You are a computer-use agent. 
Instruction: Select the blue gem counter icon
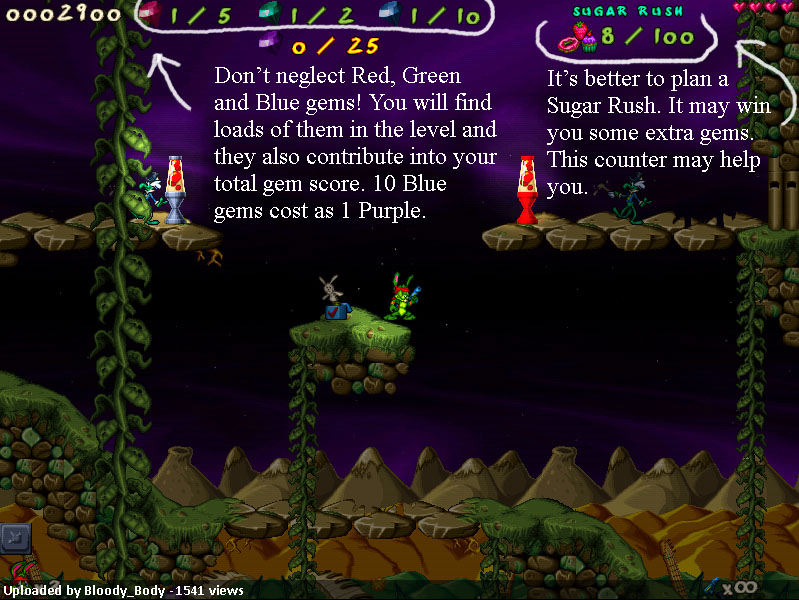click(x=391, y=15)
